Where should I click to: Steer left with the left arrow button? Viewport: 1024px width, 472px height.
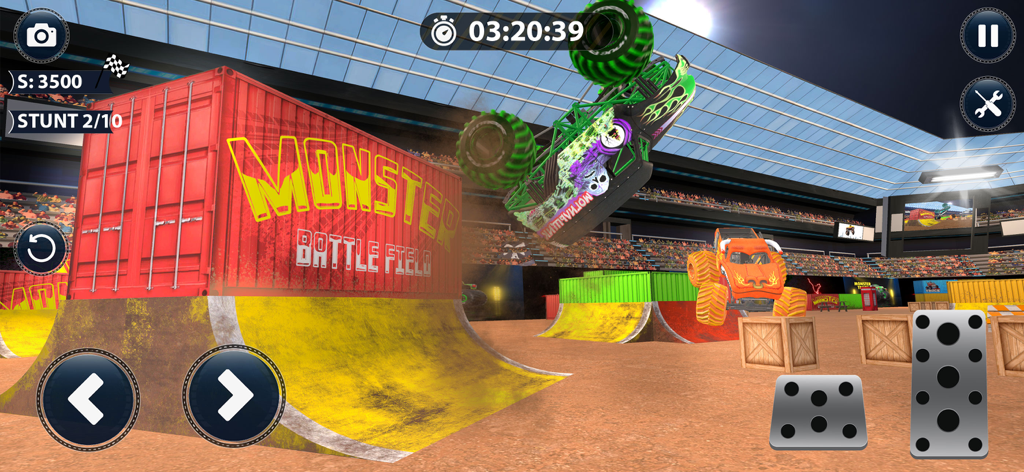(88, 398)
